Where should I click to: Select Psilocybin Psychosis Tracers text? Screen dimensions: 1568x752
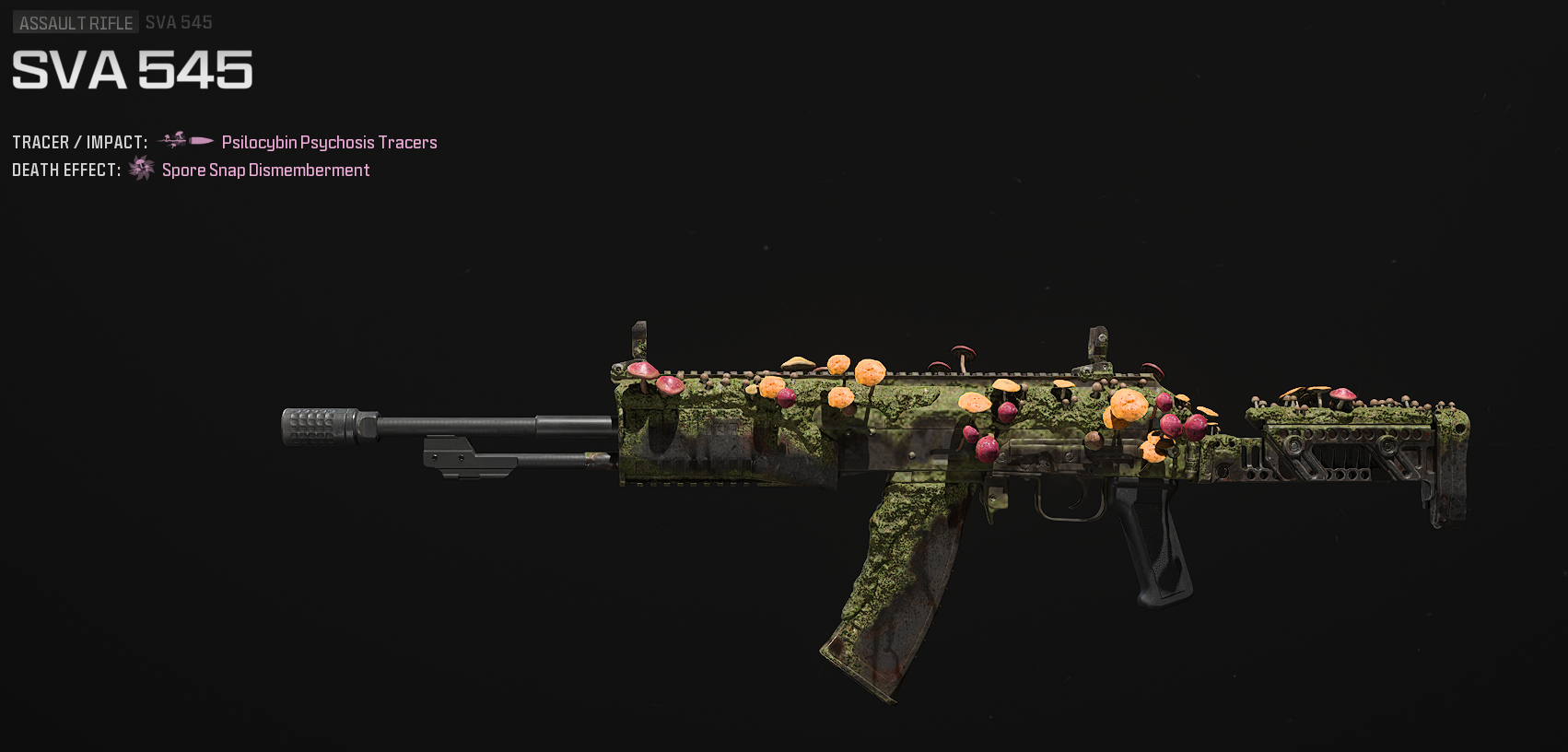329,142
